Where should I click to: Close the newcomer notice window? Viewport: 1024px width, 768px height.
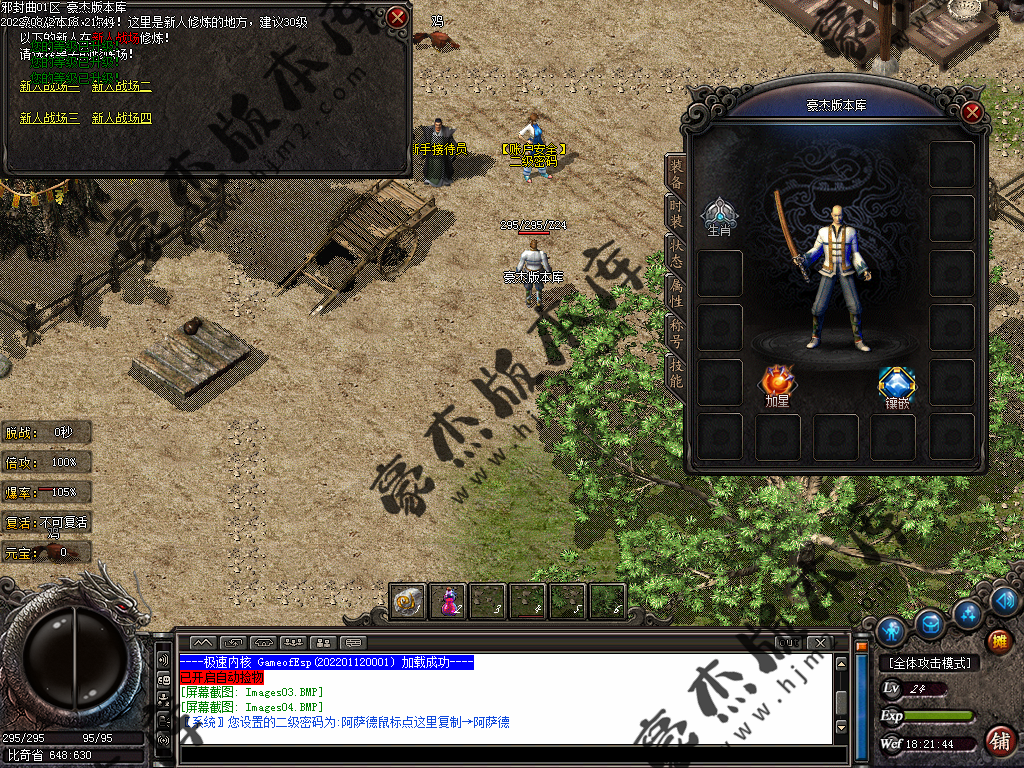397,17
